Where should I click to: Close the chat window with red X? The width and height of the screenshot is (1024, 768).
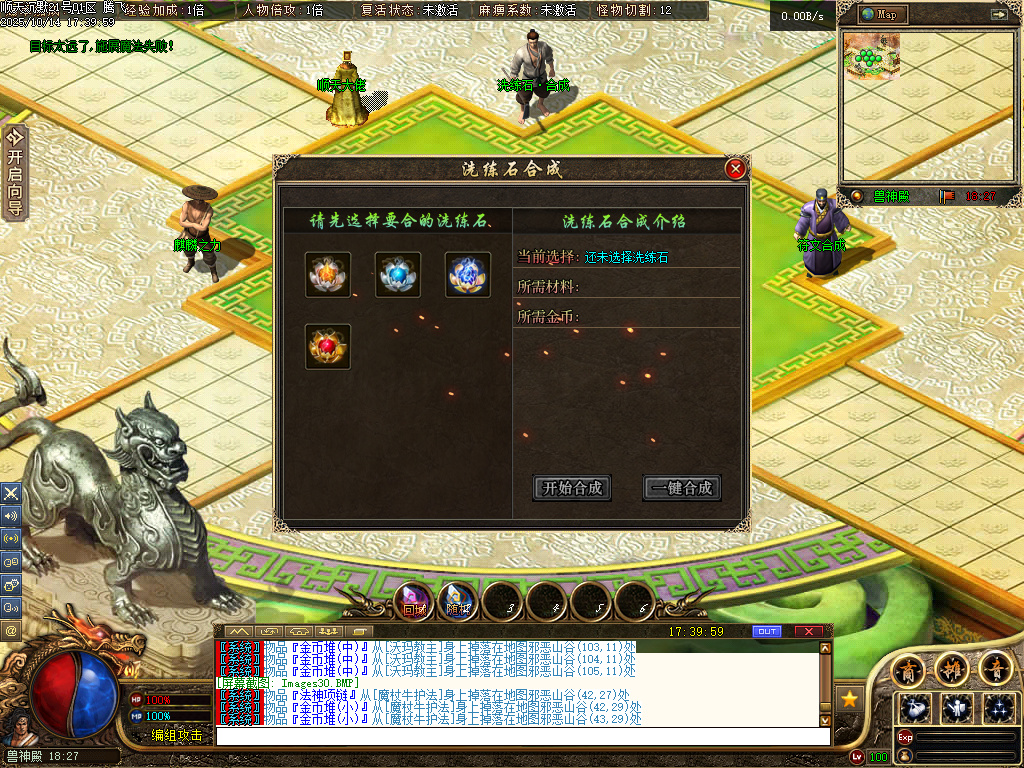pyautogui.click(x=808, y=632)
